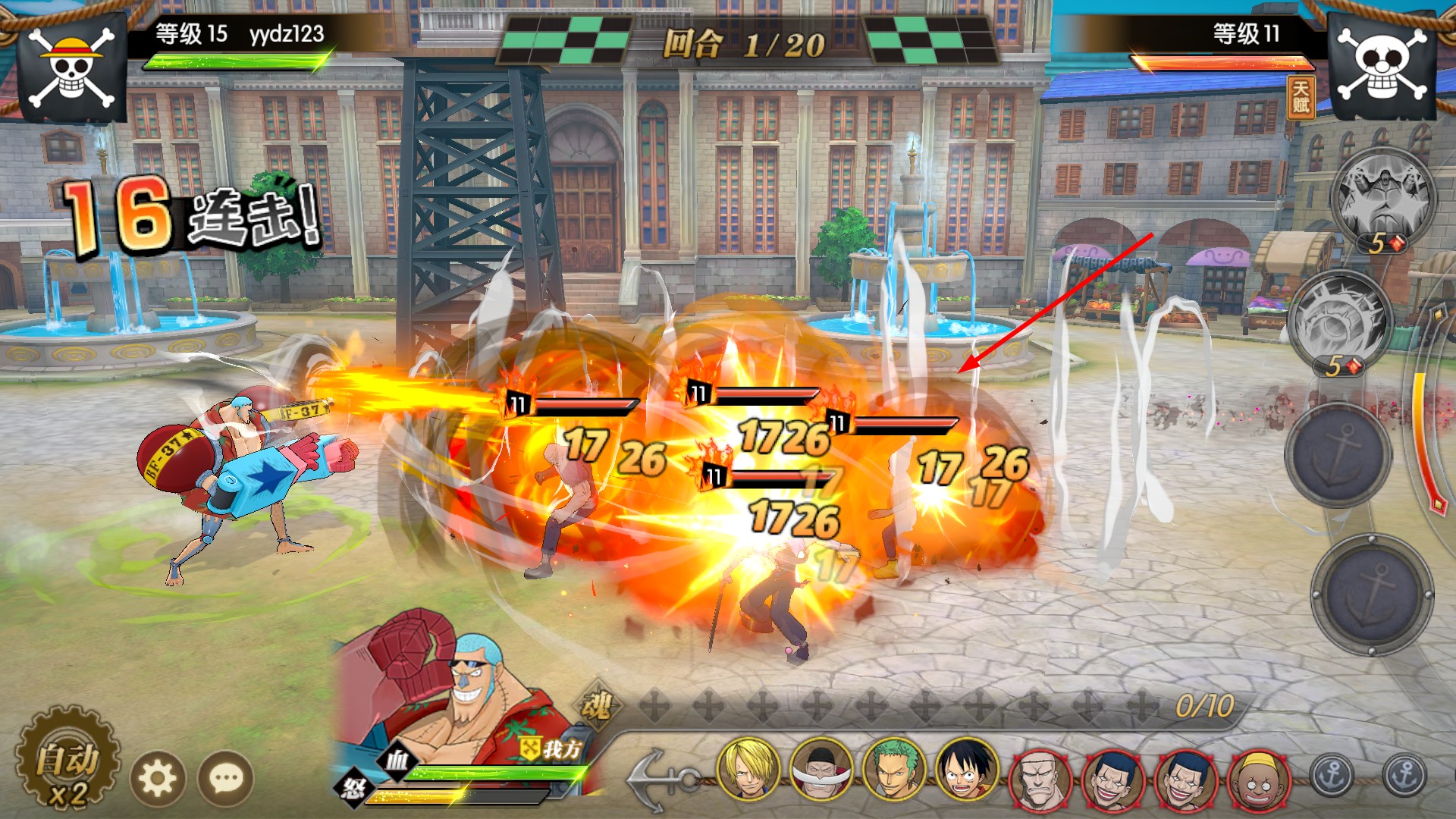Open the settings gear menu
The width and height of the screenshot is (1456, 819).
(x=158, y=778)
